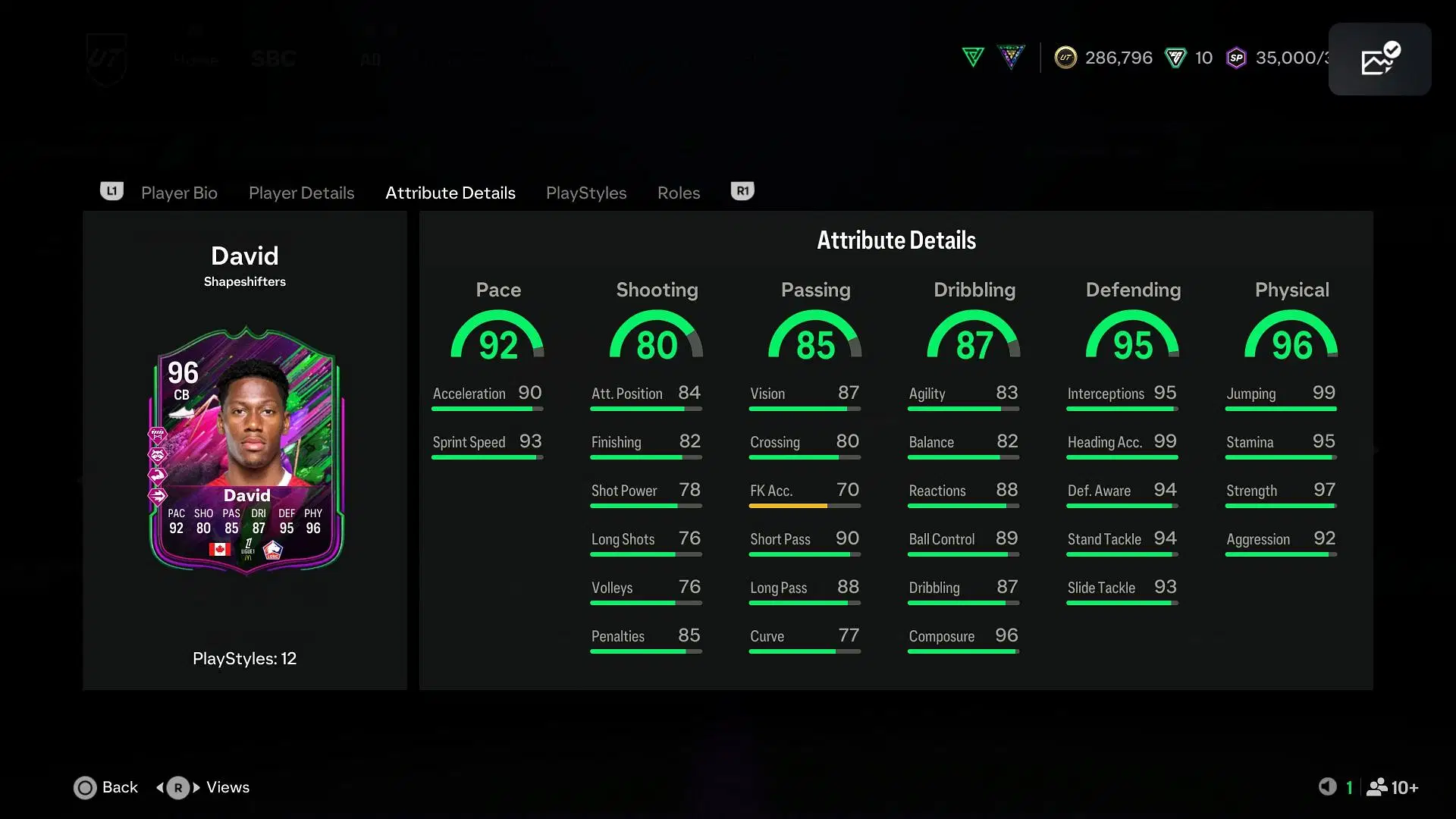Open the online friends counter icon
Image resolution: width=1456 pixels, height=819 pixels.
[x=1392, y=787]
